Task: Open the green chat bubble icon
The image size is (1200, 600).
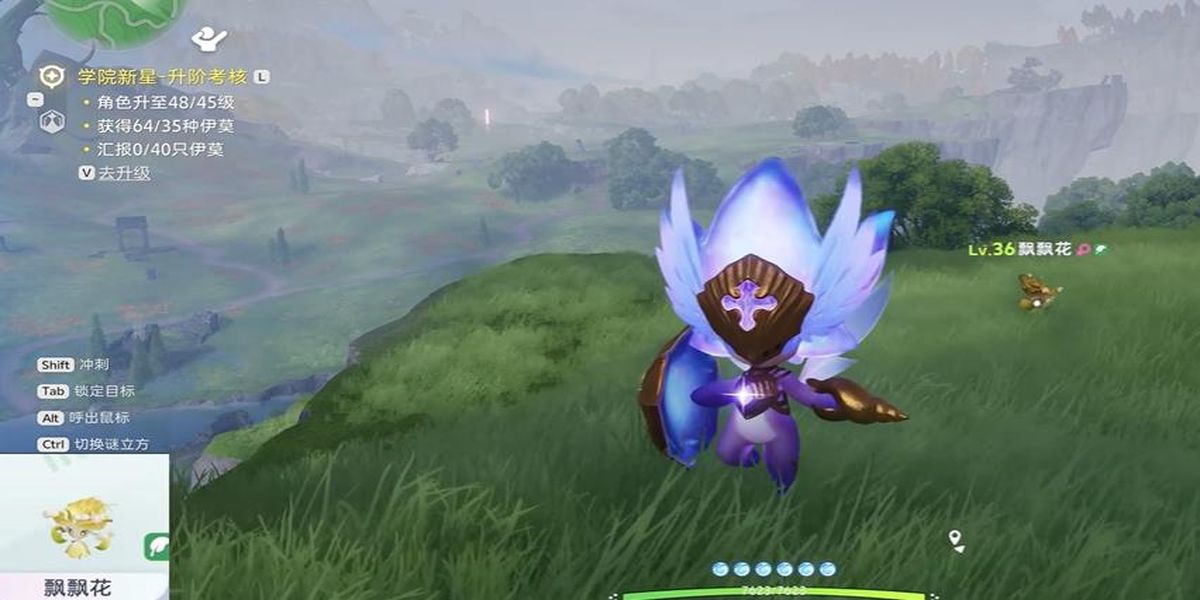Action: pos(158,546)
